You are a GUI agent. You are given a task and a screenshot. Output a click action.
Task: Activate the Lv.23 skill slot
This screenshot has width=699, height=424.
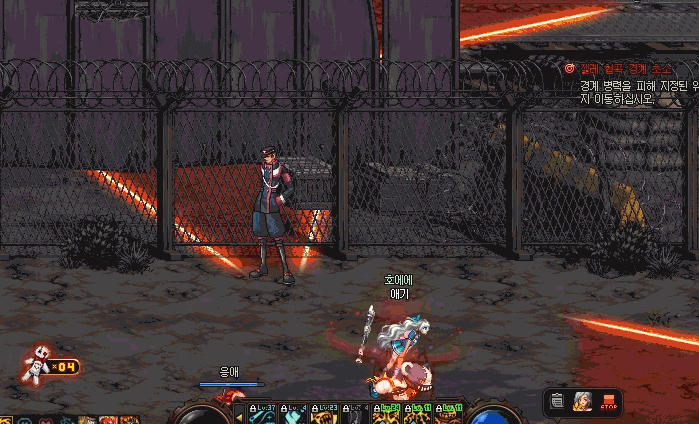click(325, 414)
